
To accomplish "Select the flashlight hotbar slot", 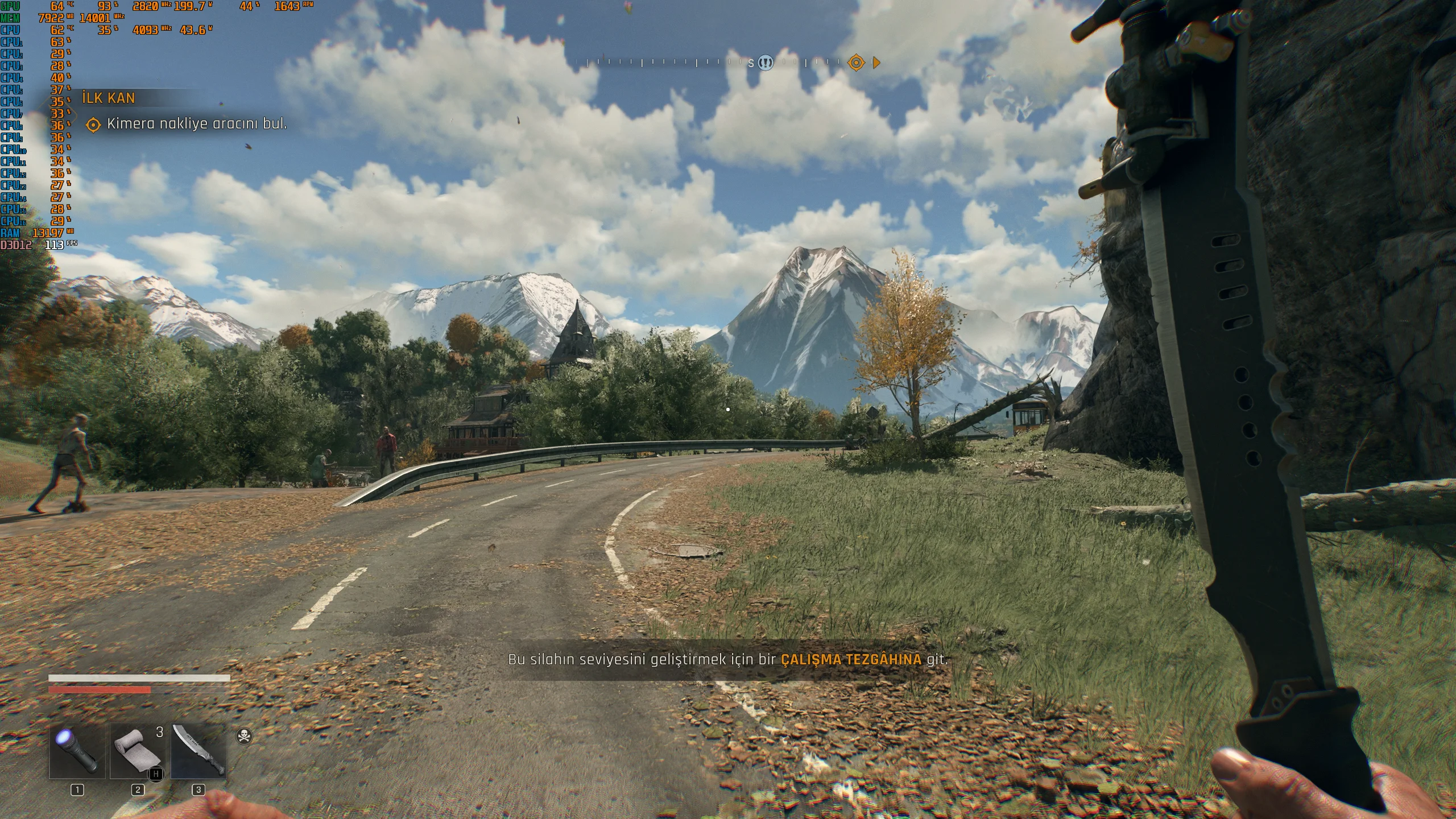I will tap(77, 751).
